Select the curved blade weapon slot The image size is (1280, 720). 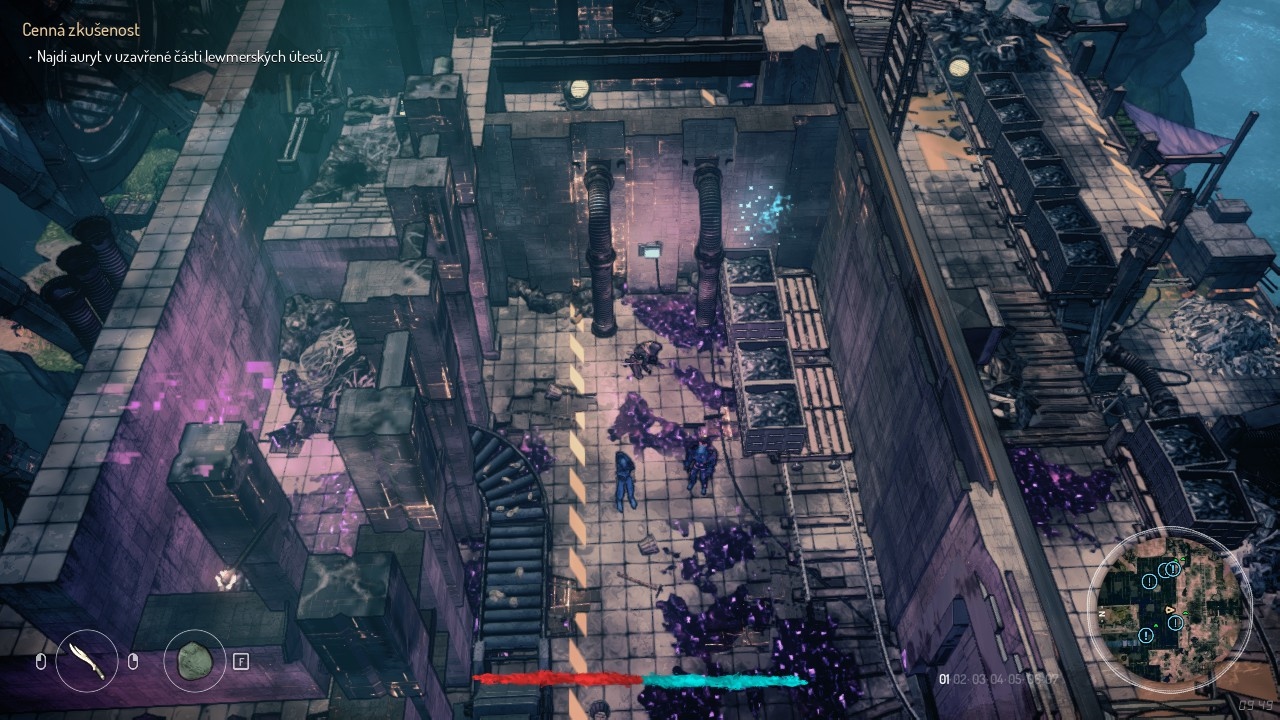(x=87, y=661)
